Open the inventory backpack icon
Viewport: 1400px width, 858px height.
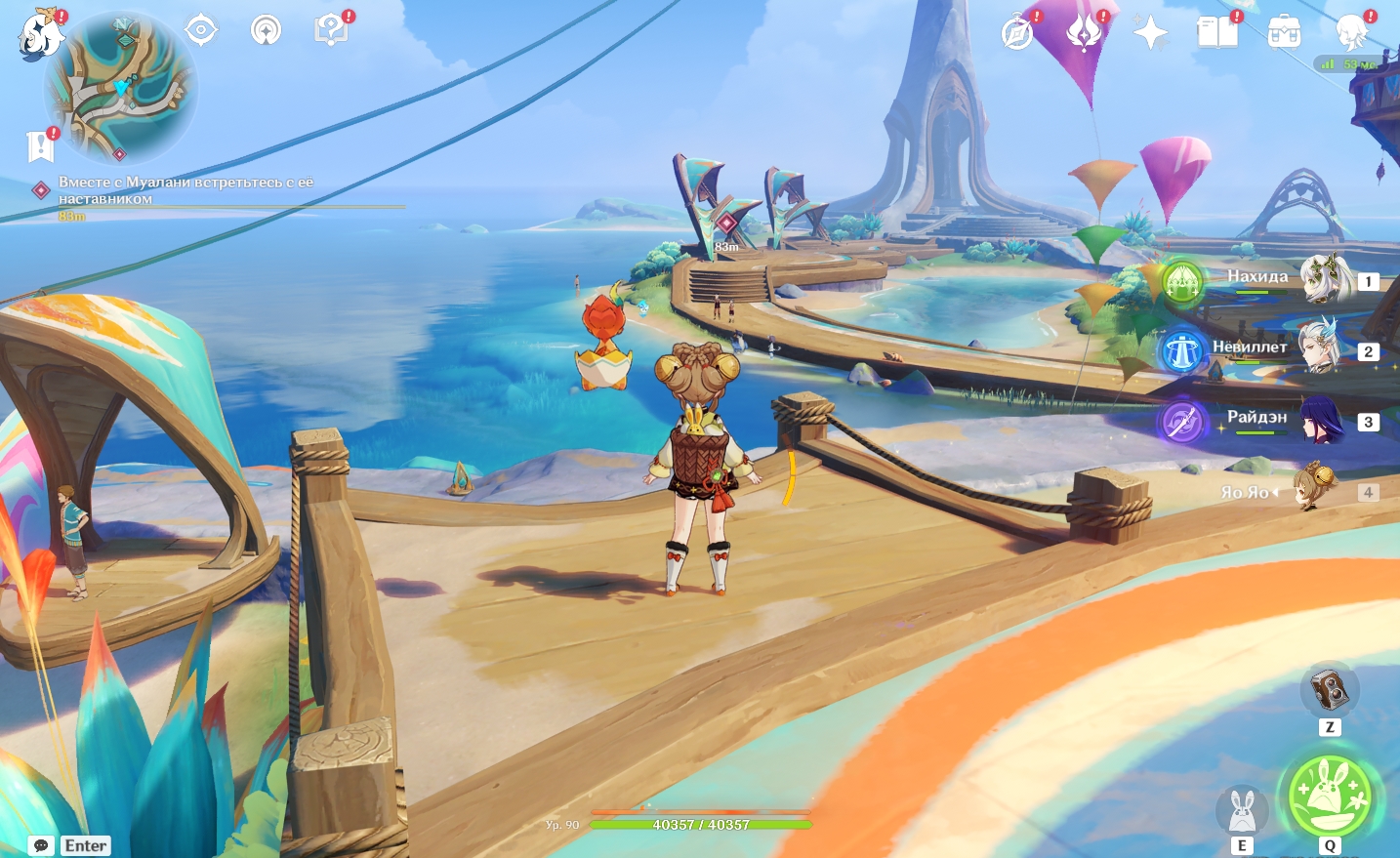click(x=1284, y=33)
